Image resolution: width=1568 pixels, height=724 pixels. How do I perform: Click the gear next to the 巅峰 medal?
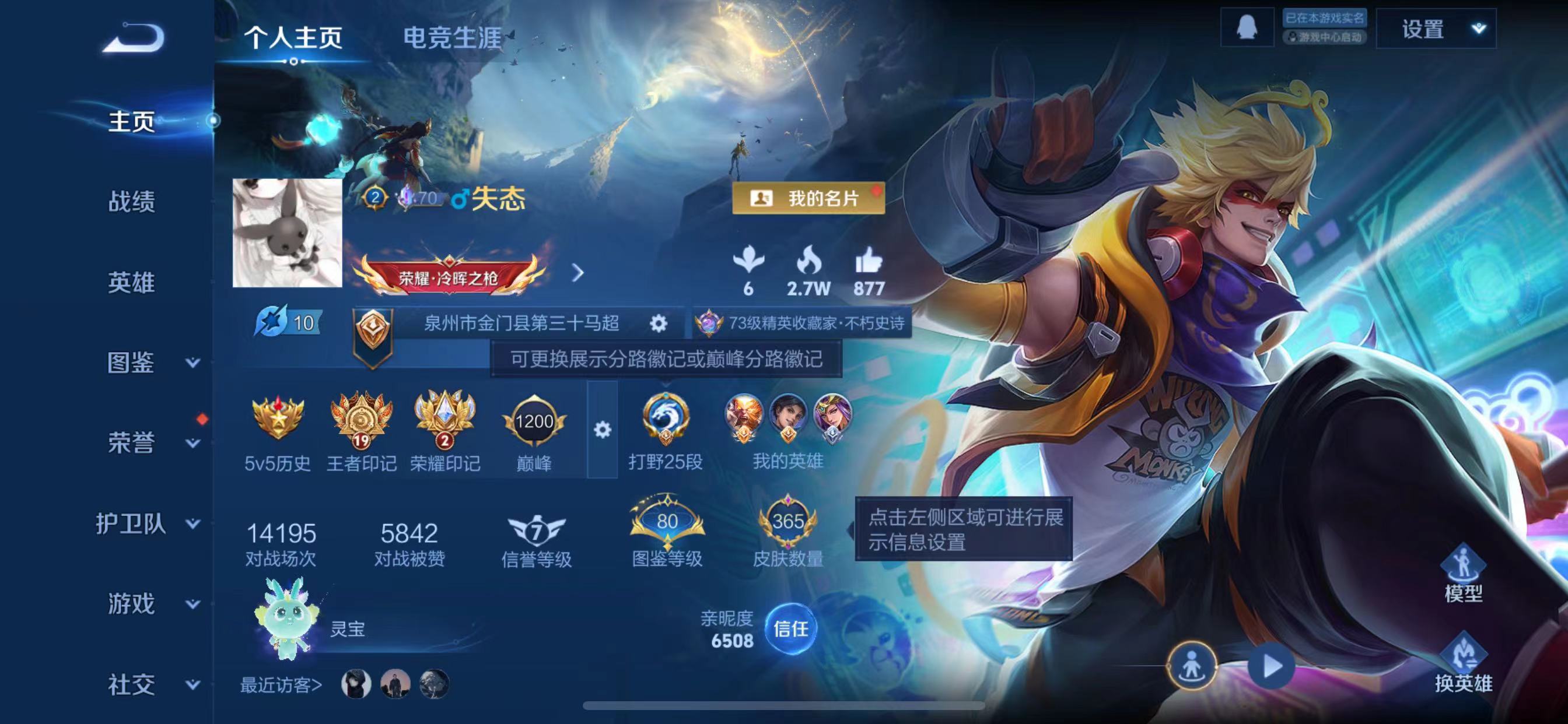[601, 428]
